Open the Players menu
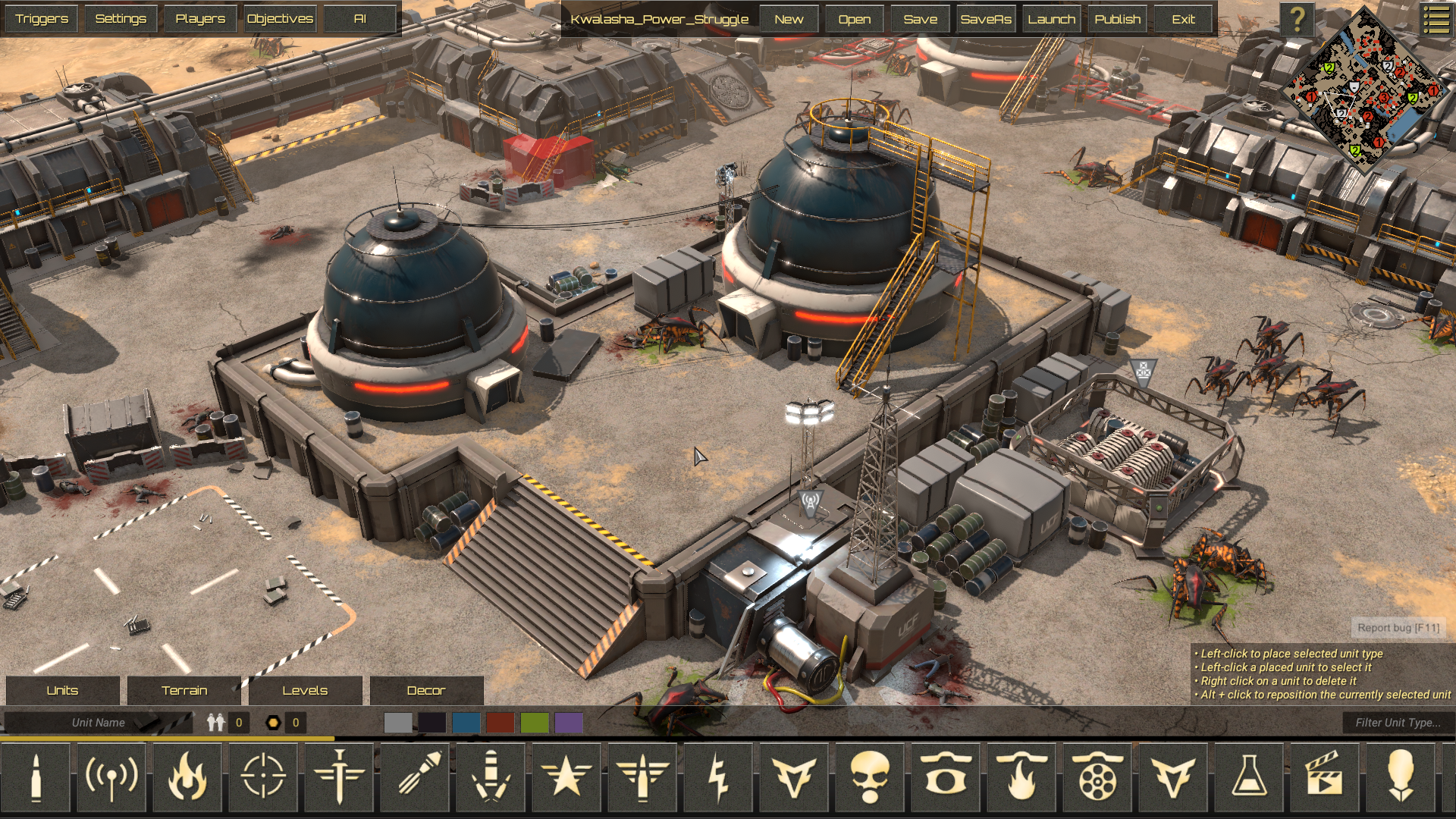 pyautogui.click(x=200, y=19)
